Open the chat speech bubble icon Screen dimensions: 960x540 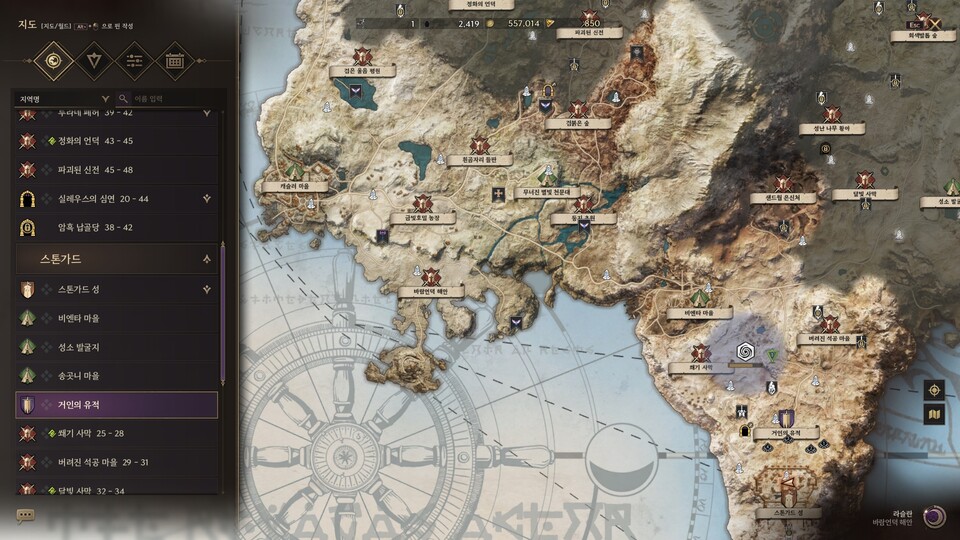click(25, 516)
